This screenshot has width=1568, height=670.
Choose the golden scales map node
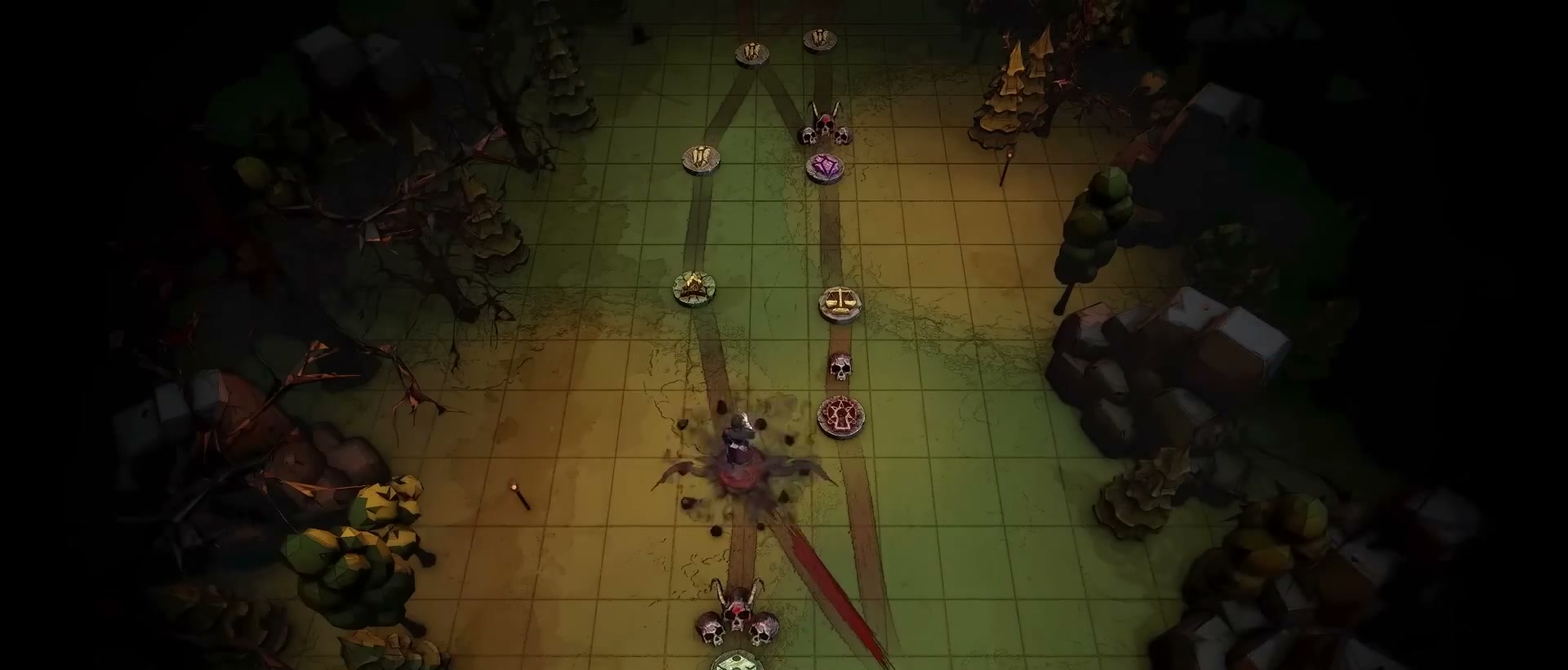coord(841,305)
